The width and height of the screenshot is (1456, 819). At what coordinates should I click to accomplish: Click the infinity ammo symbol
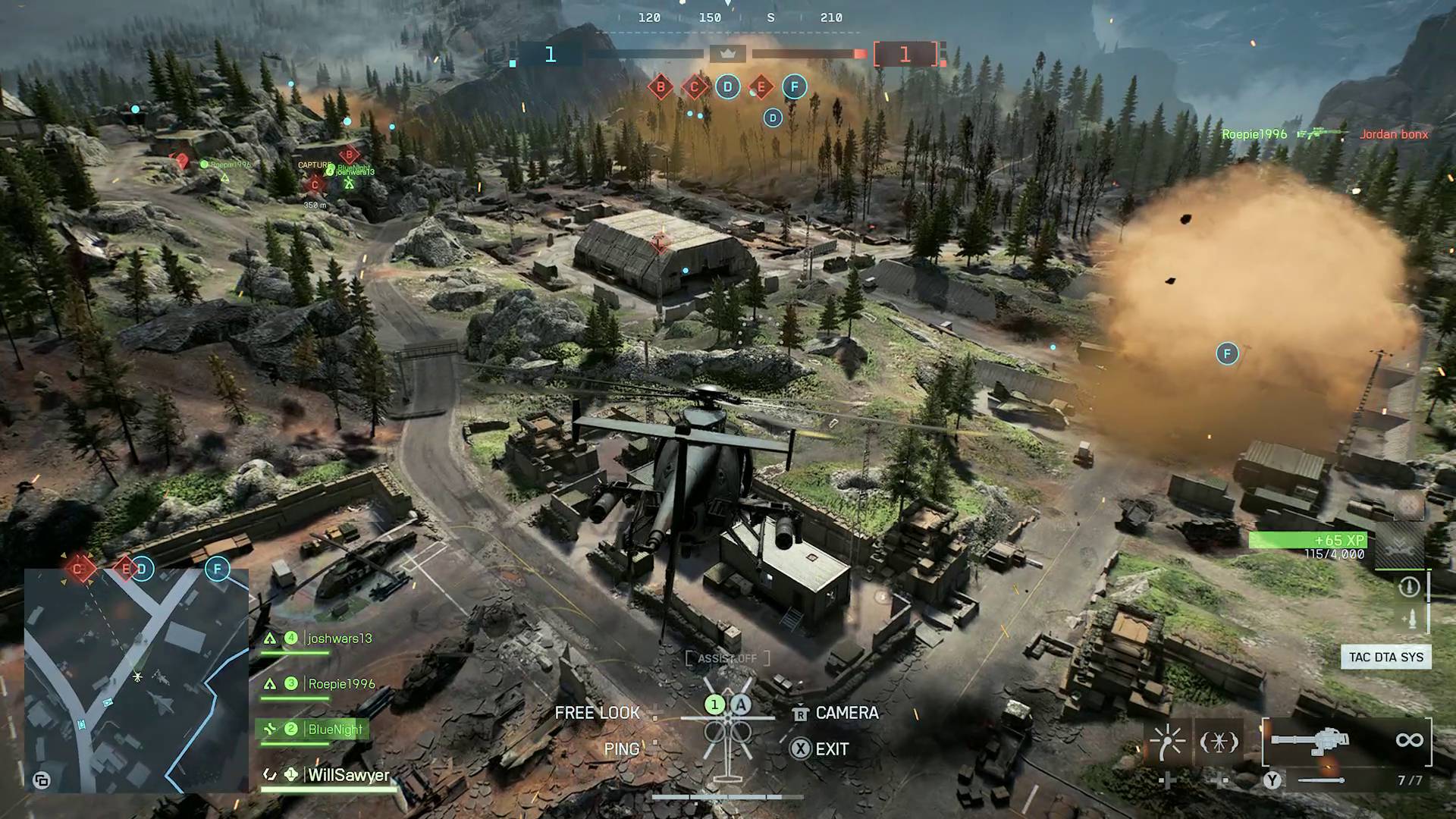click(1410, 740)
